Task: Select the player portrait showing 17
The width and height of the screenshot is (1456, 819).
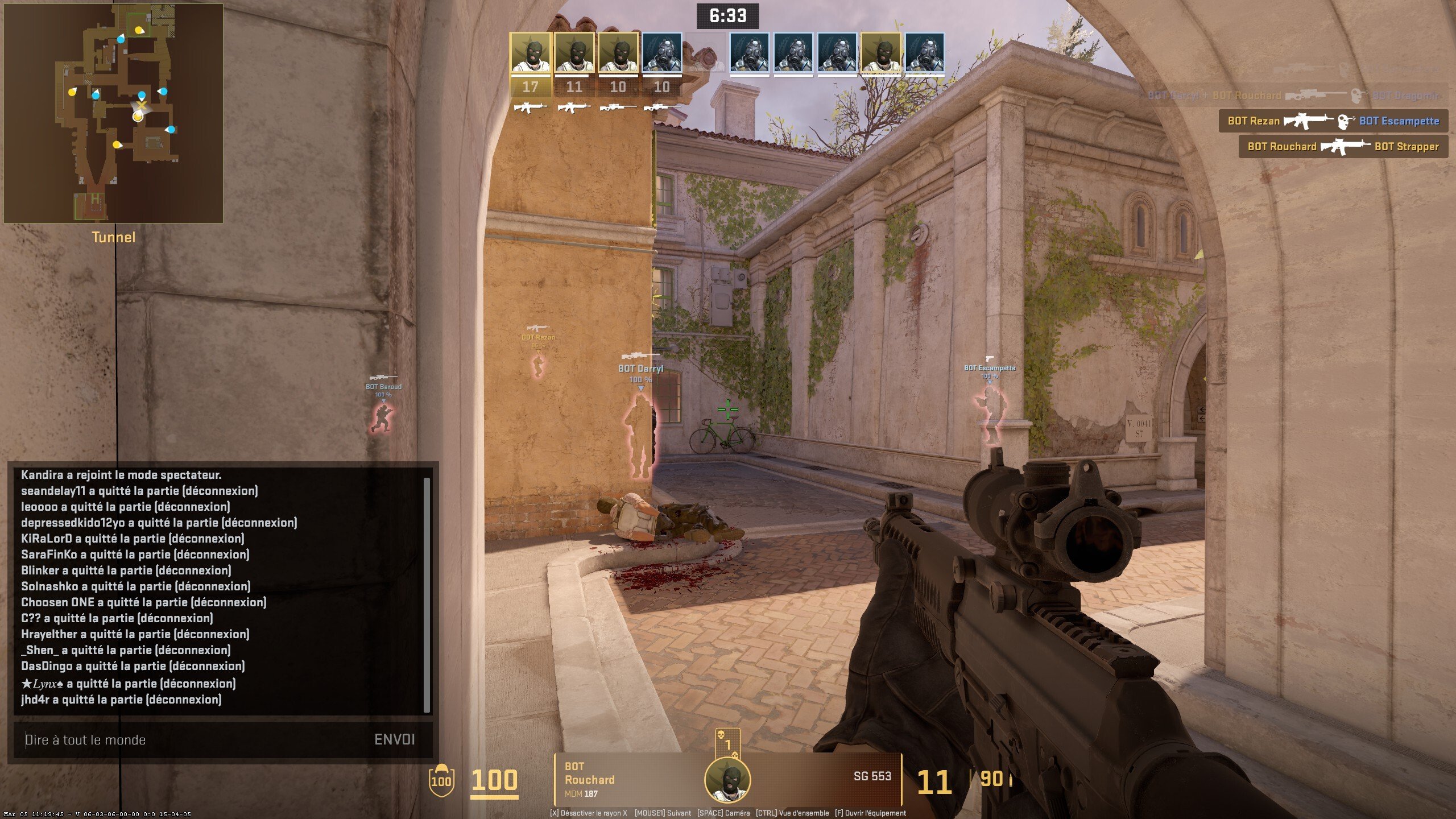Action: tap(530, 53)
